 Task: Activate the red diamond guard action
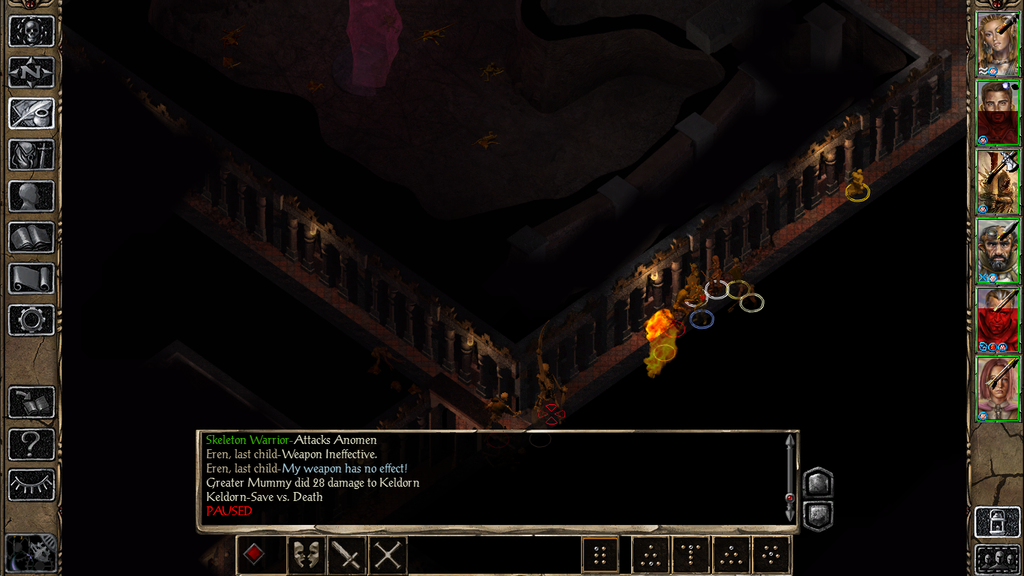point(254,554)
